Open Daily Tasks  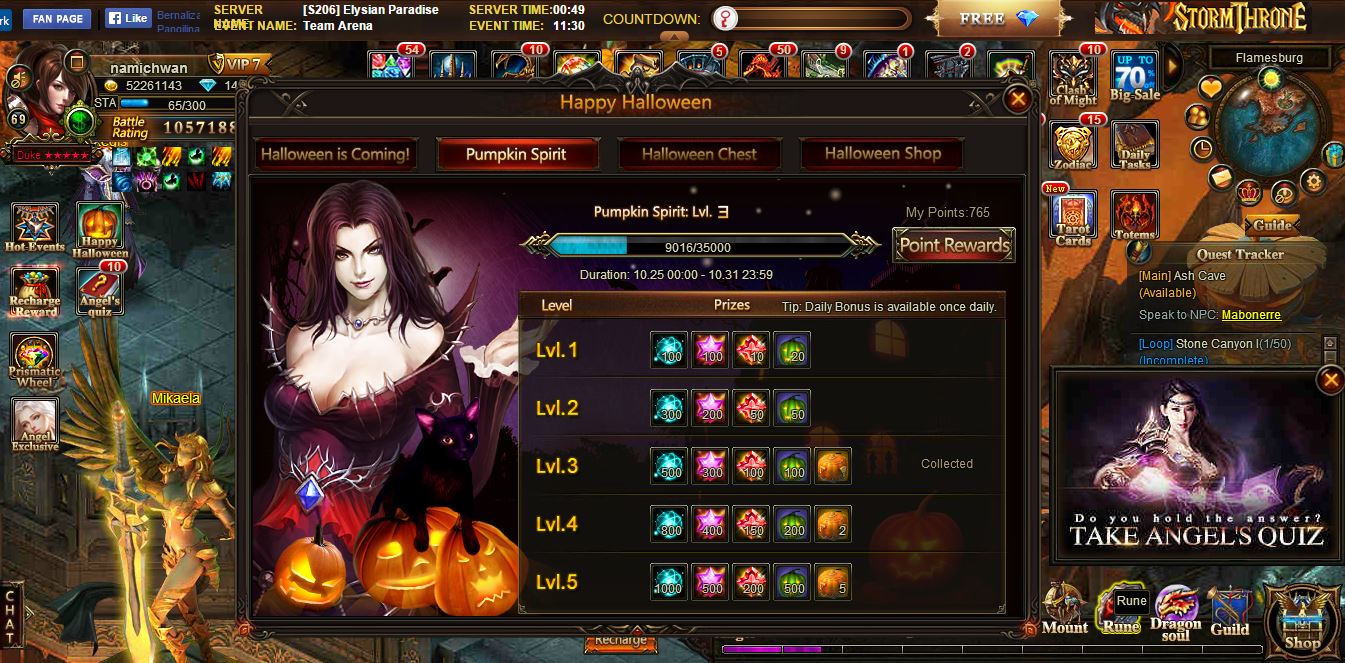tap(1135, 145)
